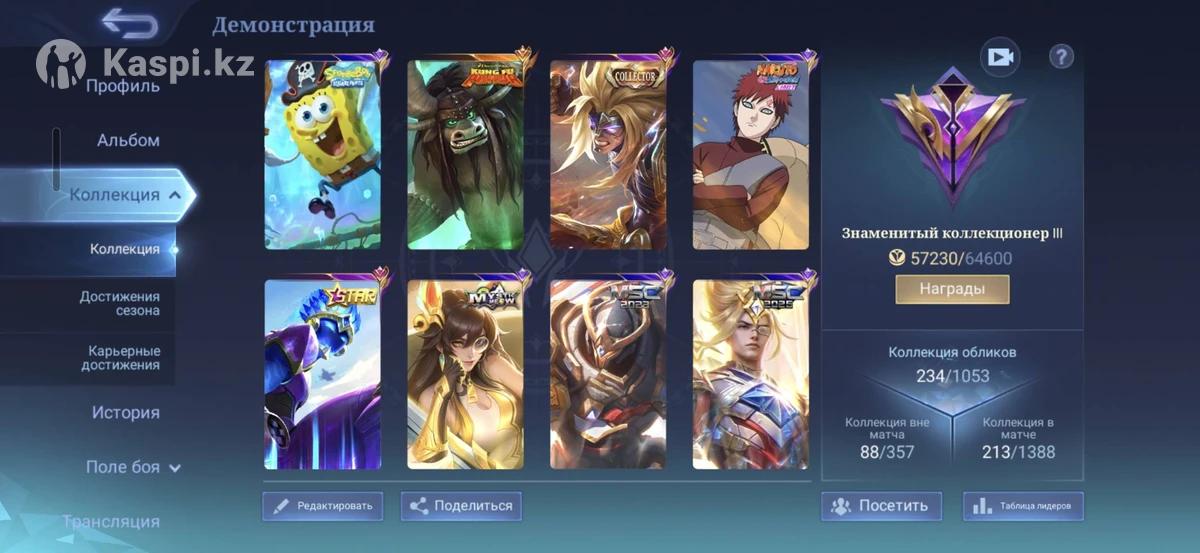The image size is (1200, 553).
Task: Pick the blue STAR skin card
Action: (x=322, y=375)
